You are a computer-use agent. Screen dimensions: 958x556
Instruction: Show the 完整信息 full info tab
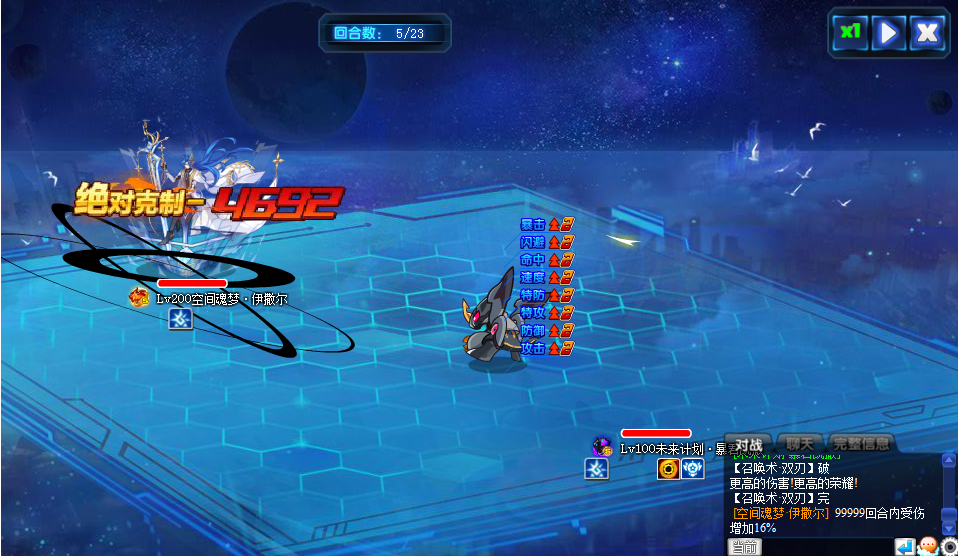pos(861,443)
